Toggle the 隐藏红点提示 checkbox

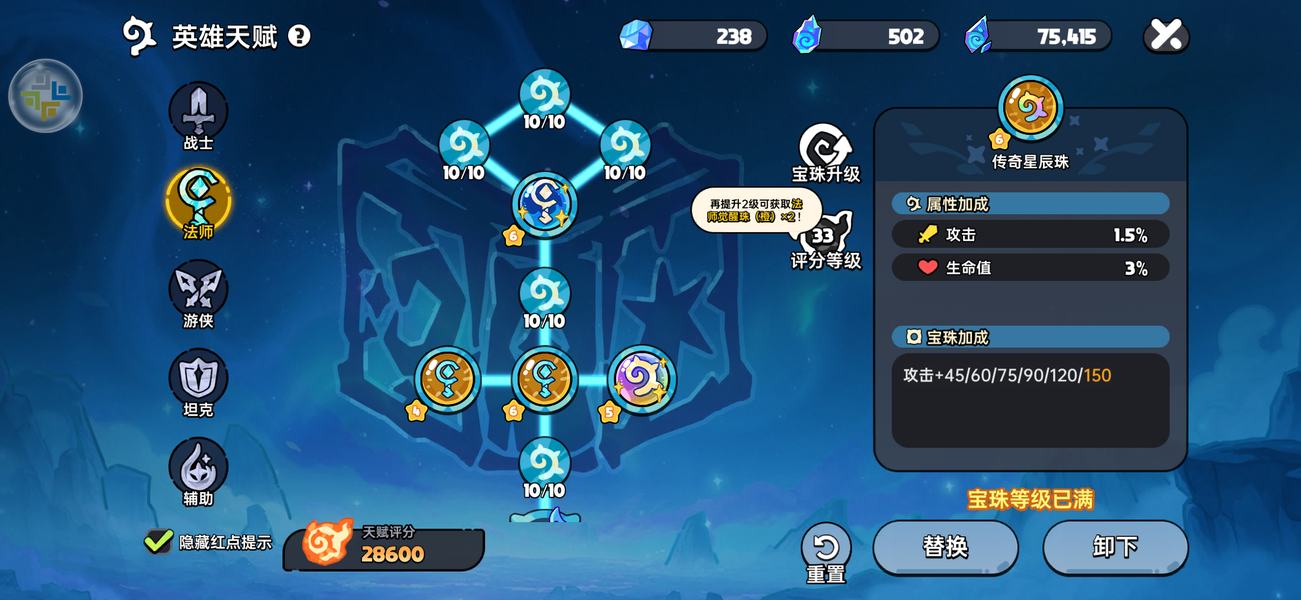coord(158,542)
